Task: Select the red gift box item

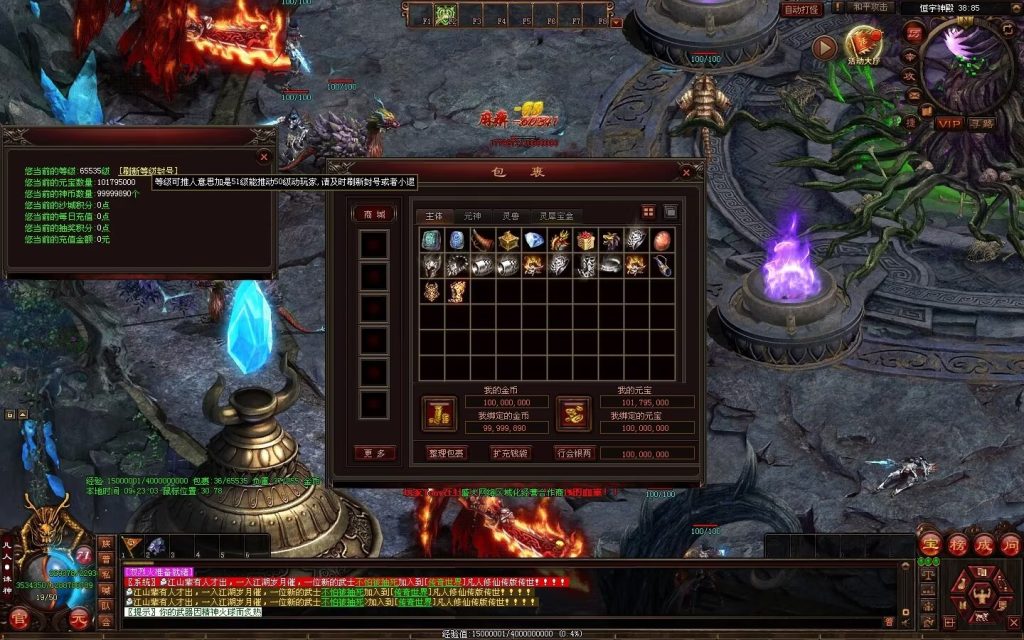Action: [x=586, y=240]
